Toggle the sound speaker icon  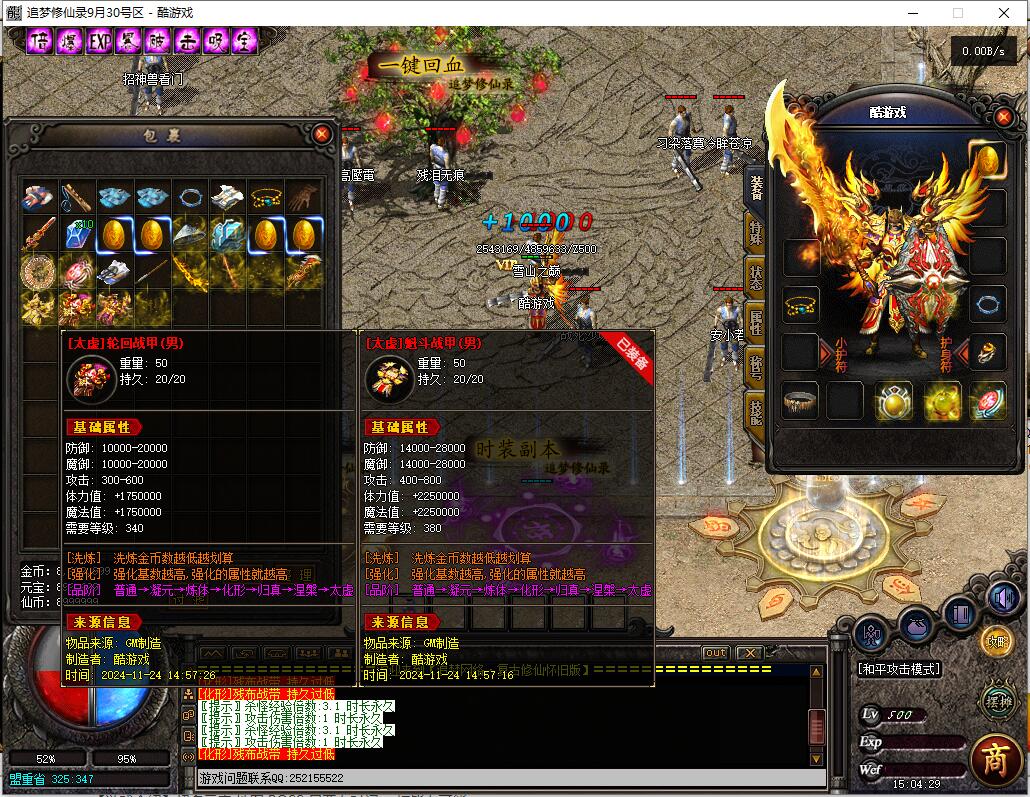point(1002,597)
